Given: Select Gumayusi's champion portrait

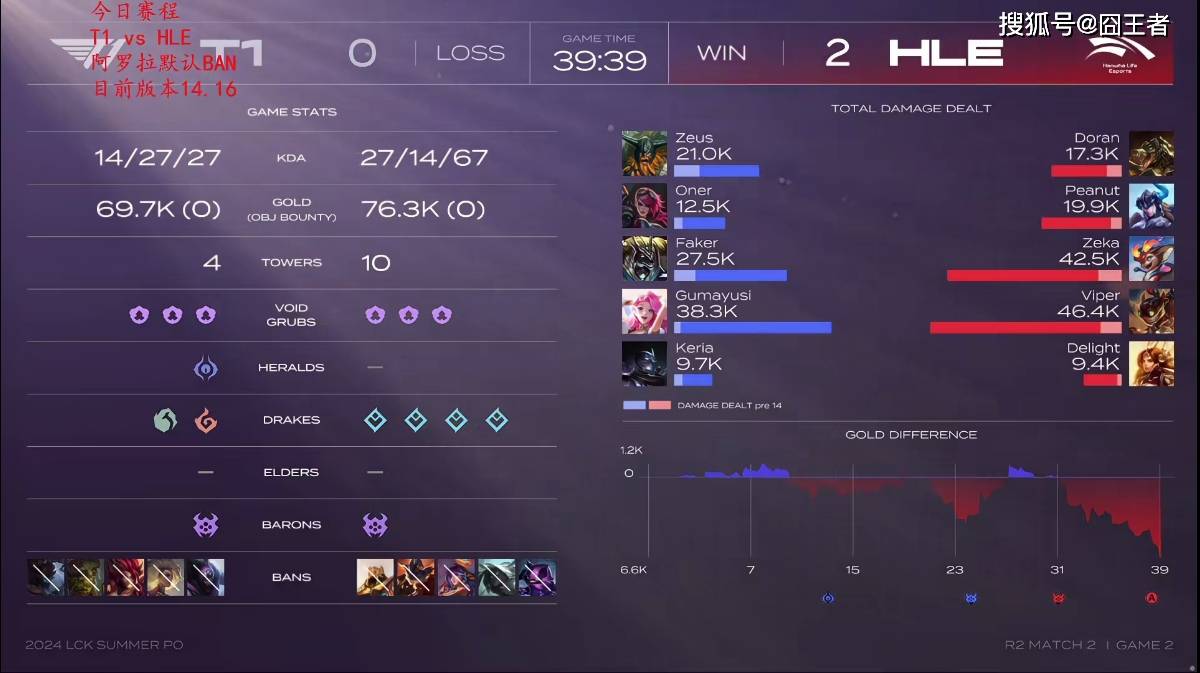Looking at the screenshot, I should coord(644,311).
